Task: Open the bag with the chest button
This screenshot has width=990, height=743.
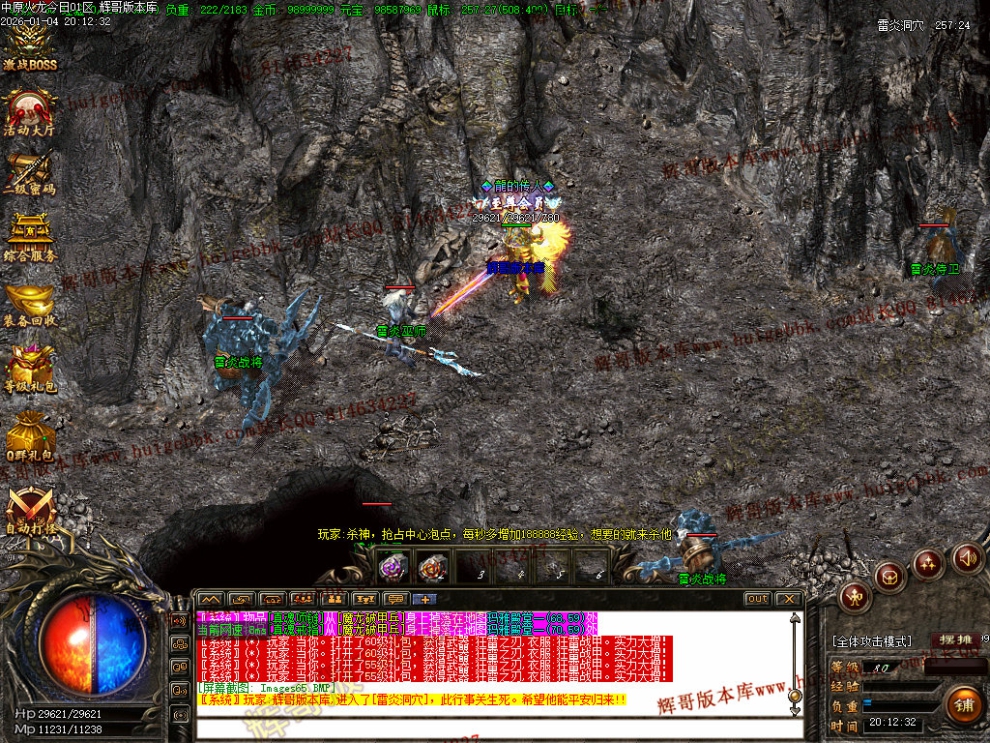Action: (890, 577)
